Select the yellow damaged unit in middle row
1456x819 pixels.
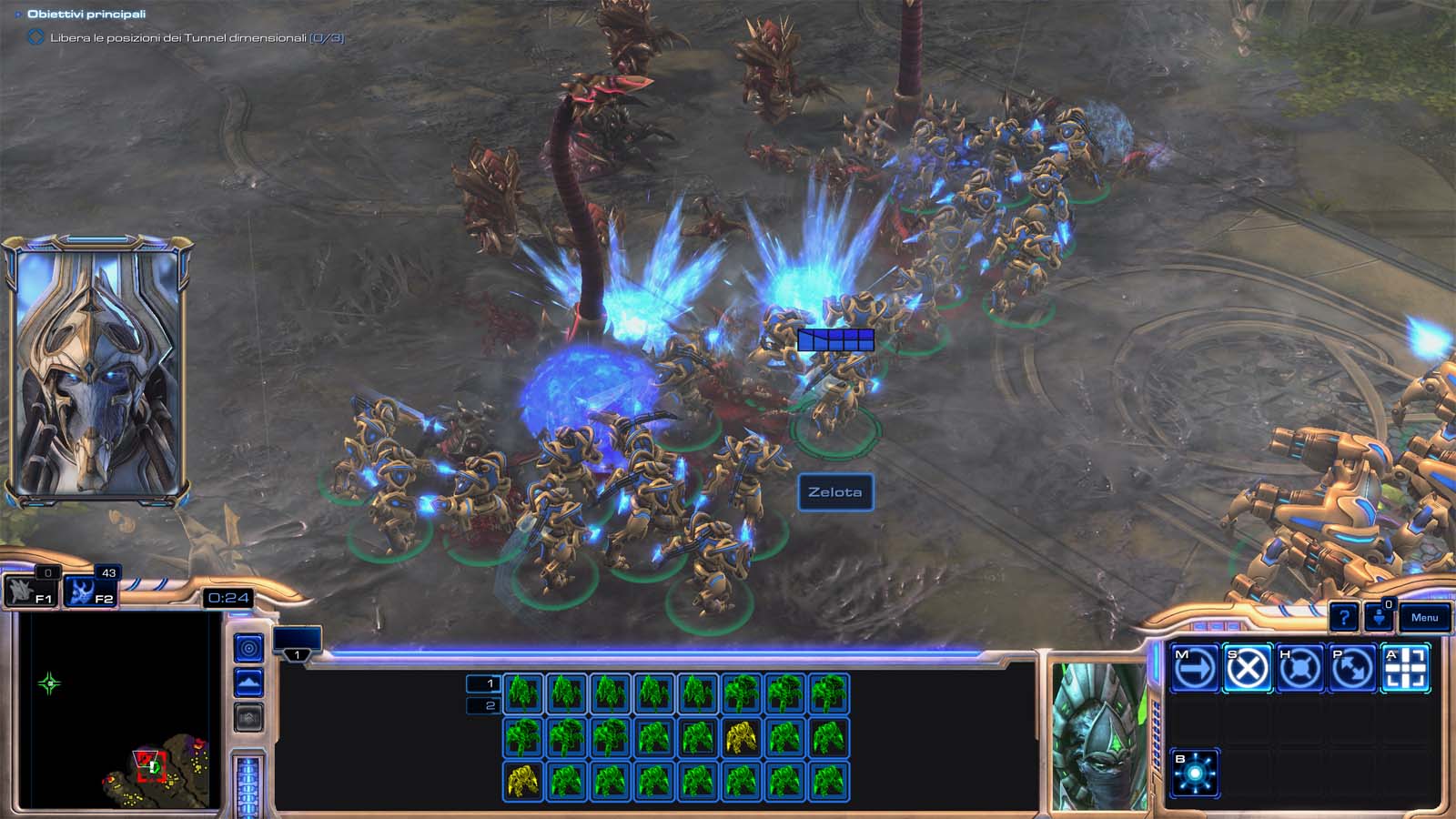pos(742,737)
